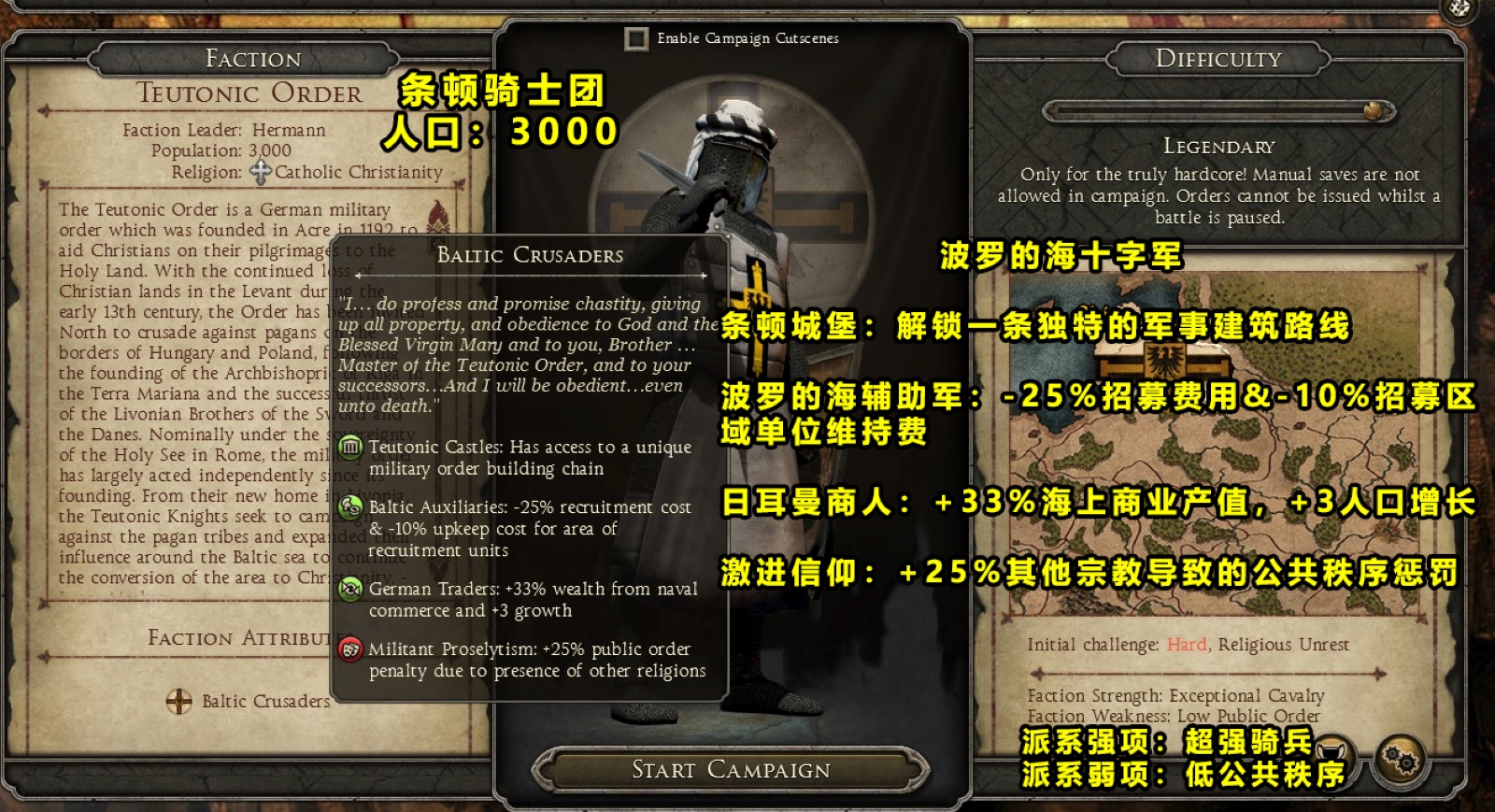This screenshot has width=1495, height=812.
Task: Cycle forward with the Baltic Crusaders right arrow
Action: (x=704, y=274)
